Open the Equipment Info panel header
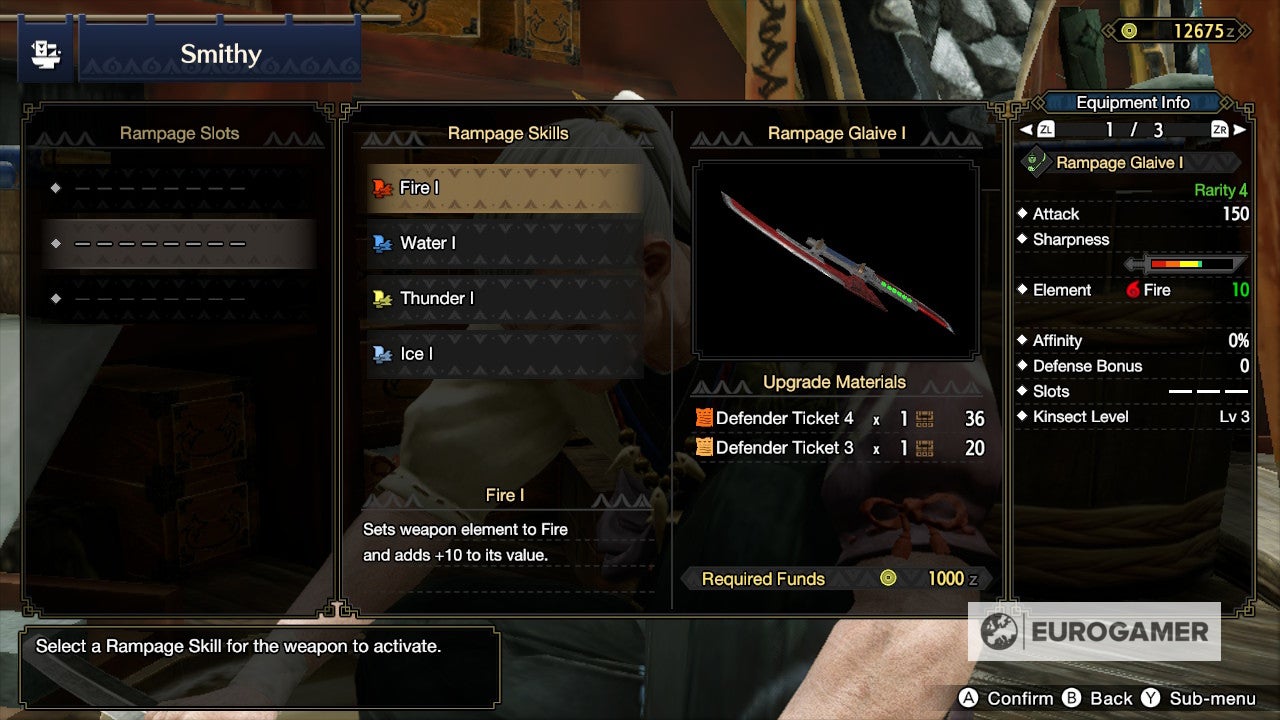The image size is (1280, 720). click(1133, 102)
